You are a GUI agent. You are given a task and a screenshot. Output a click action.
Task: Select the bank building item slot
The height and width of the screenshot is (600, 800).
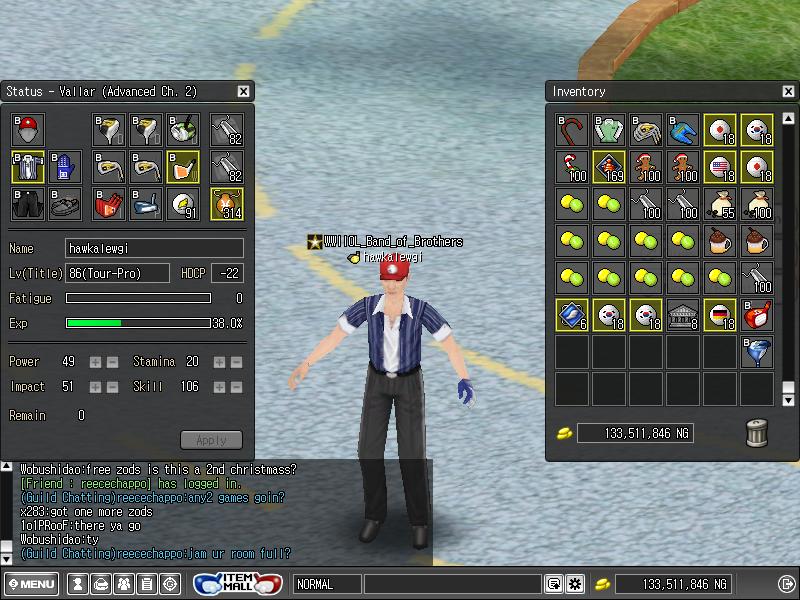[683, 315]
